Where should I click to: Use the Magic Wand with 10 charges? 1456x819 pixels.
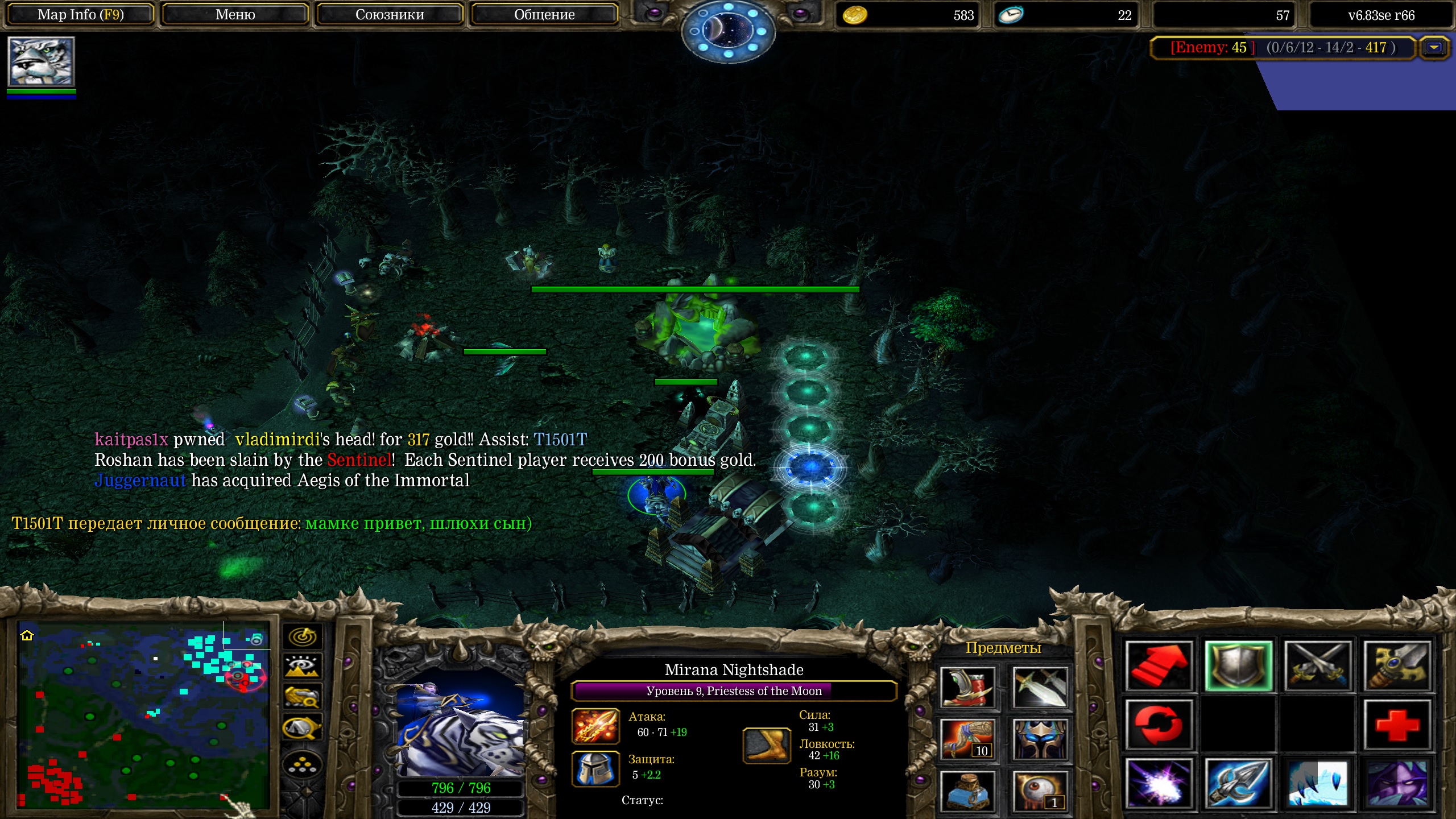click(967, 739)
